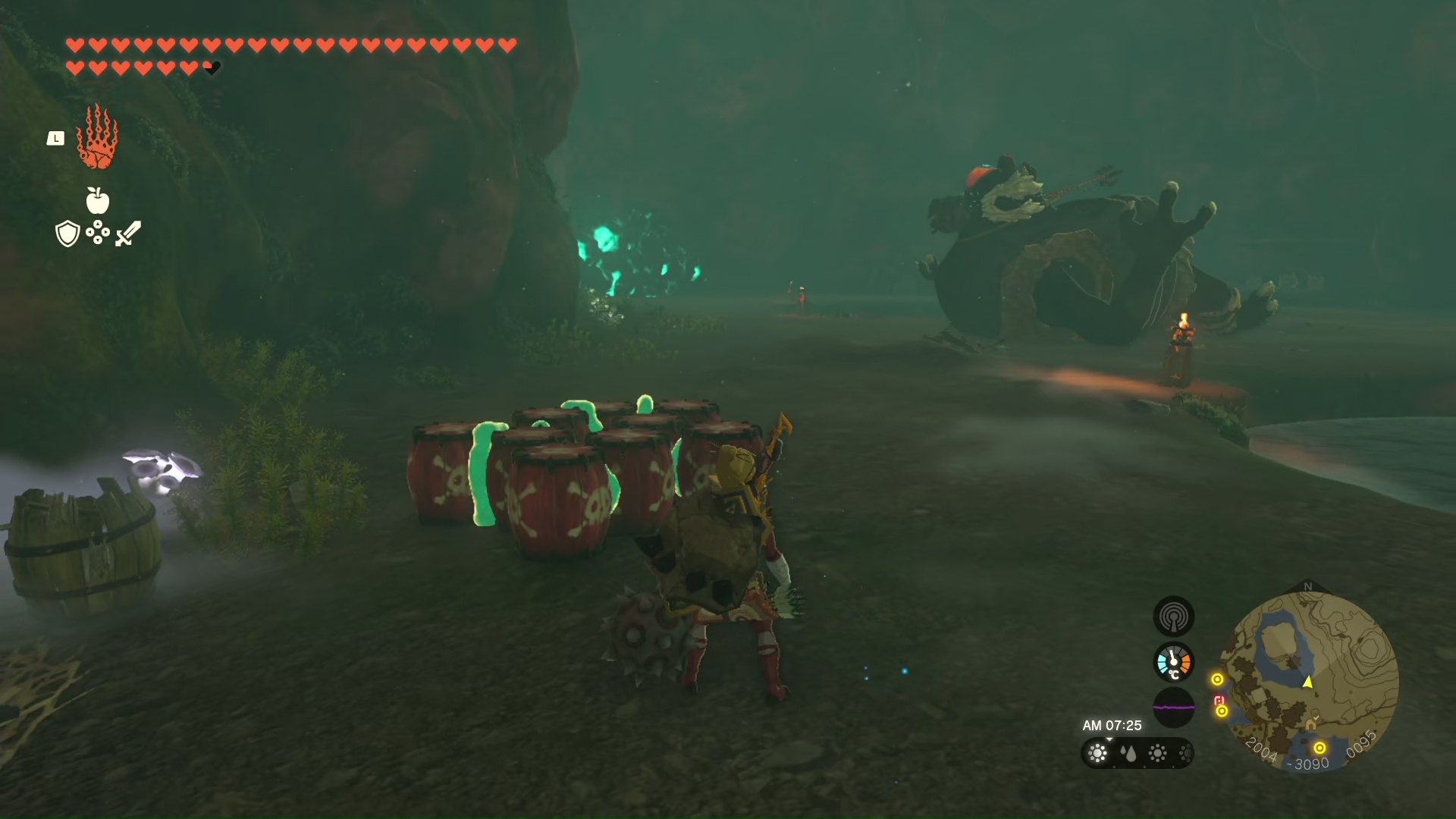Screen dimensions: 1456x819
Task: Open the shield quick-select icon
Action: (67, 234)
